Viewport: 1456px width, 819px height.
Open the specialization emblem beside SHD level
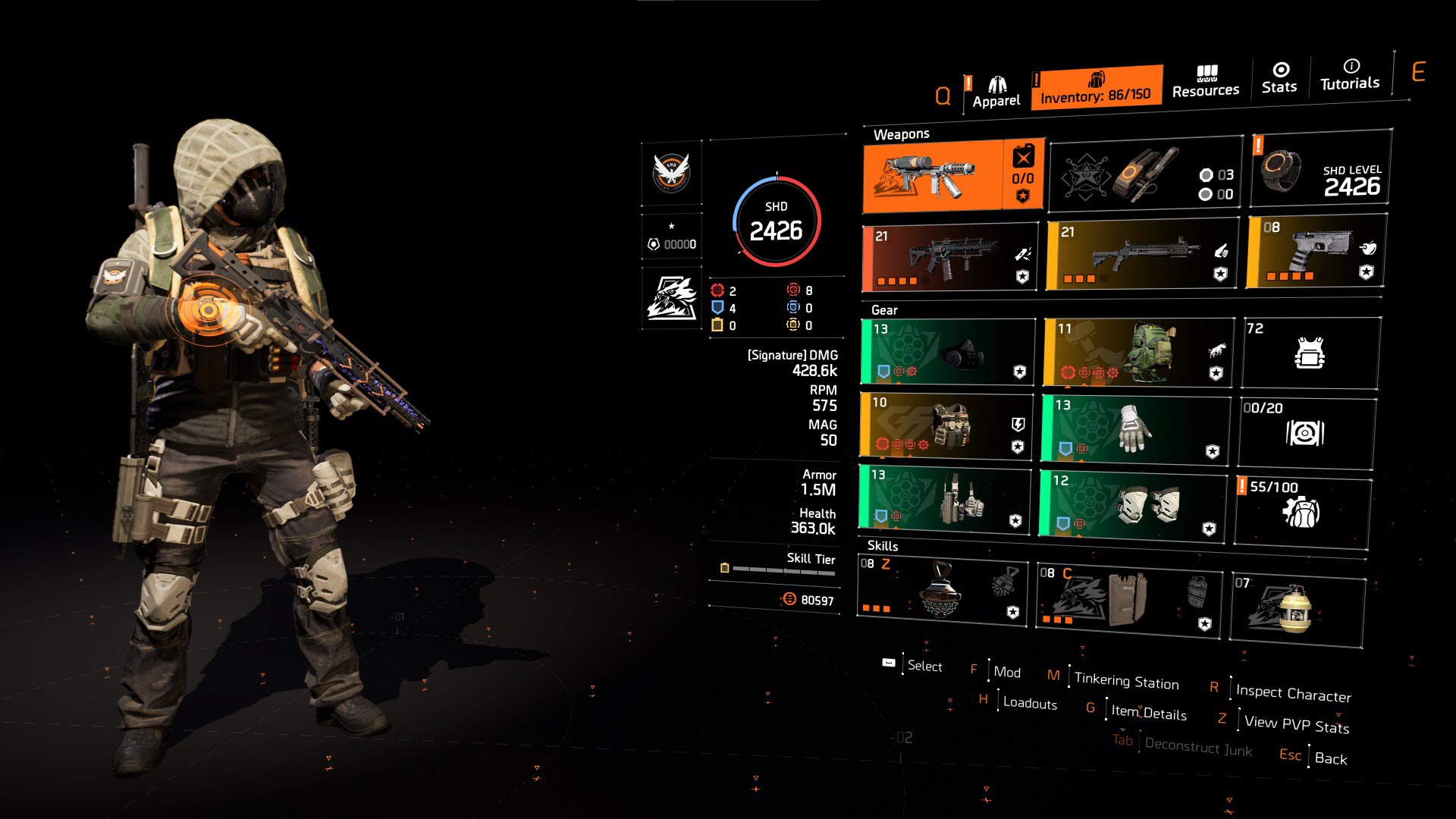coord(672,297)
